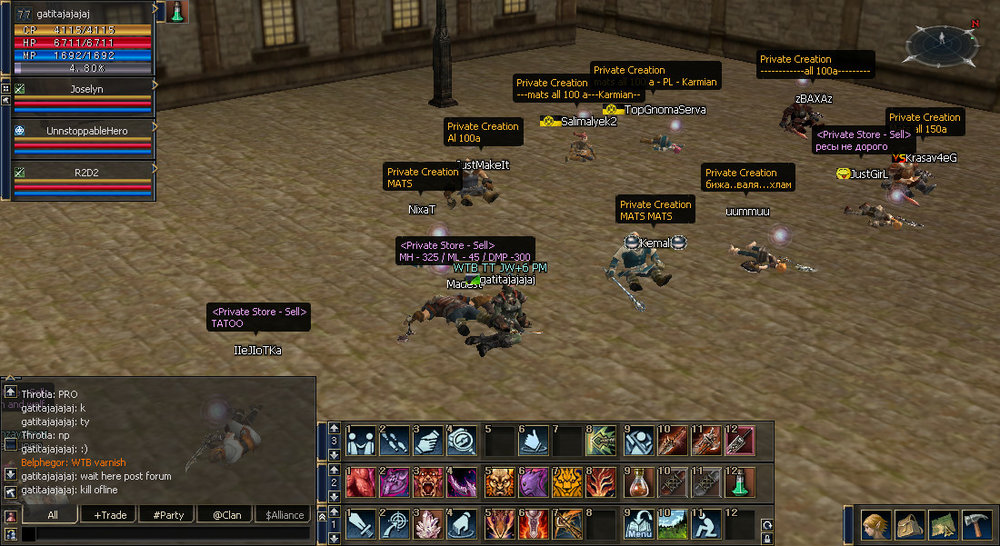Show the $Alliance chat channel
Screen dimensions: 1000x546
(284, 515)
